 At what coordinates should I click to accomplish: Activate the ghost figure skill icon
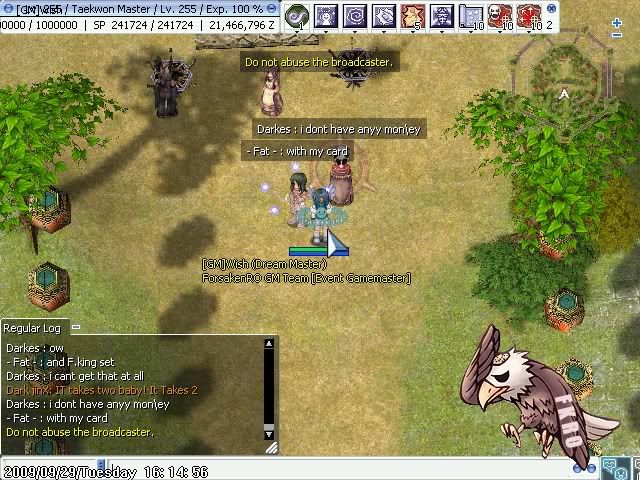326,15
